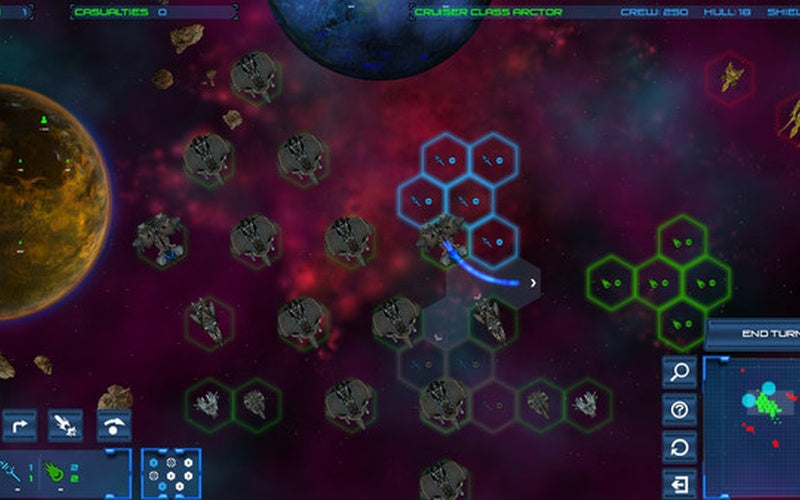800x500 pixels.
Task: Open the hexagon formation panel
Action: 171,473
